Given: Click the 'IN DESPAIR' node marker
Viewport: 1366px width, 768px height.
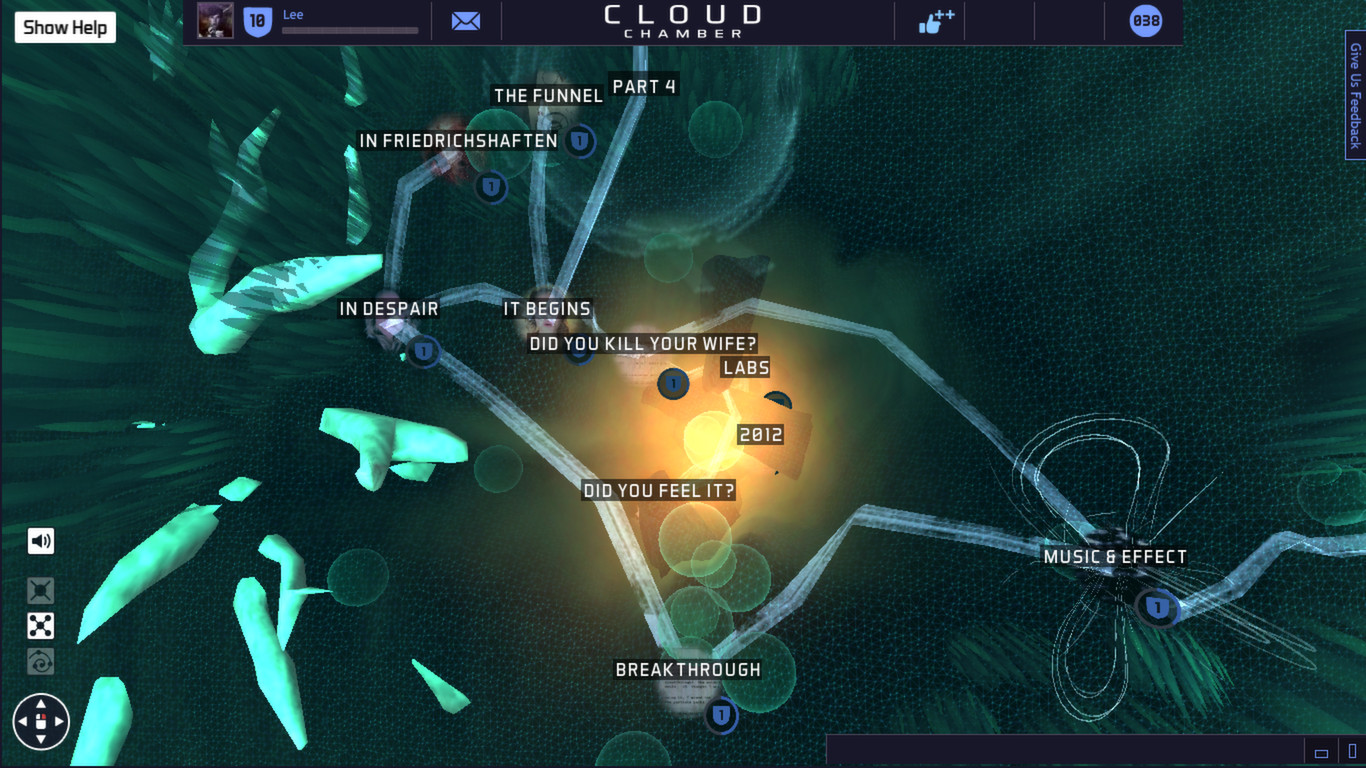Looking at the screenshot, I should [x=423, y=352].
